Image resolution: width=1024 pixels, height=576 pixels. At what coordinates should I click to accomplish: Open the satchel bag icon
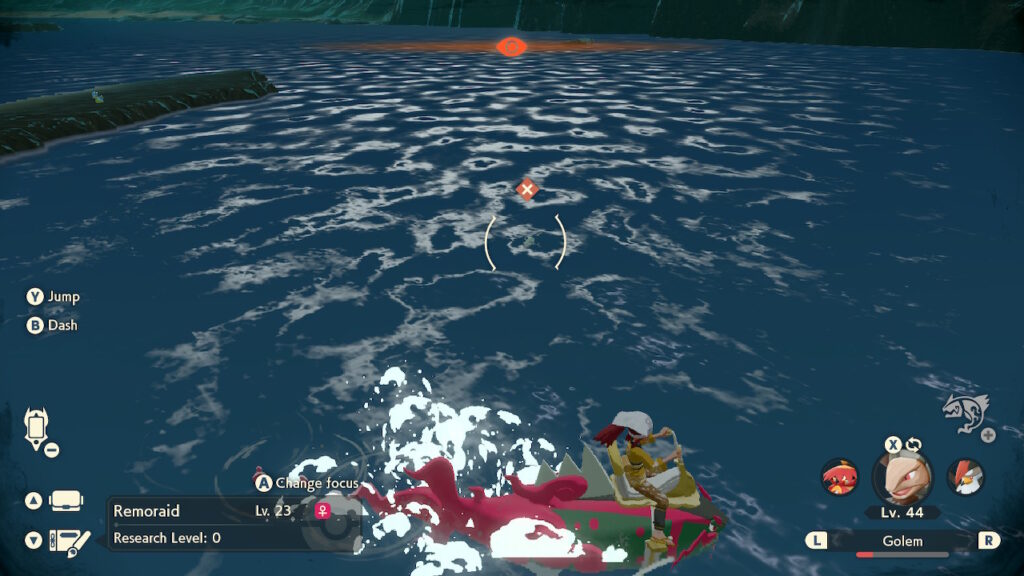coord(66,500)
